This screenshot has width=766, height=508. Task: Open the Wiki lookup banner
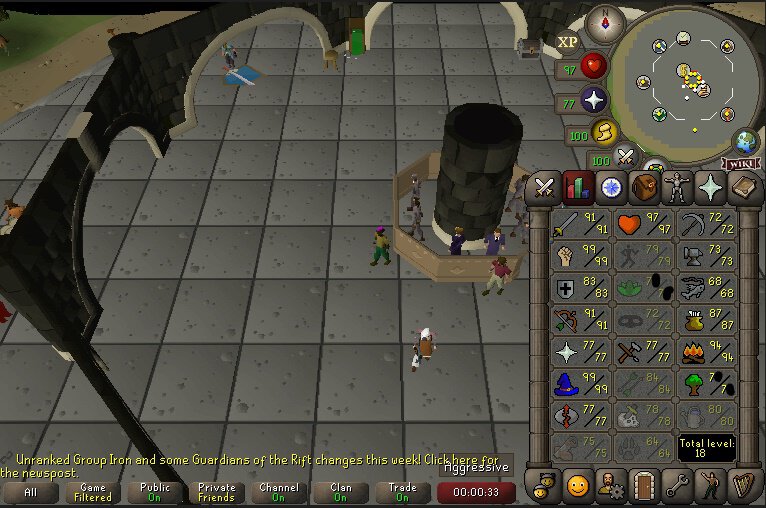click(741, 163)
